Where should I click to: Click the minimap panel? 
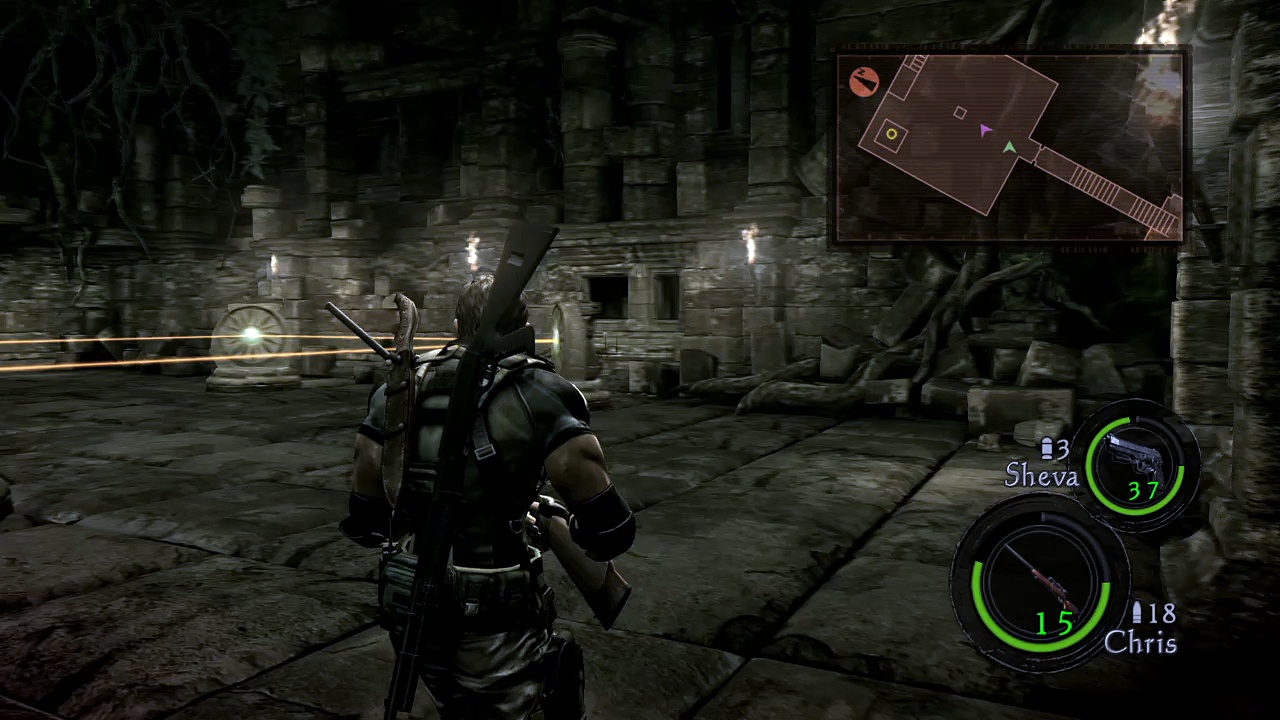point(1010,147)
